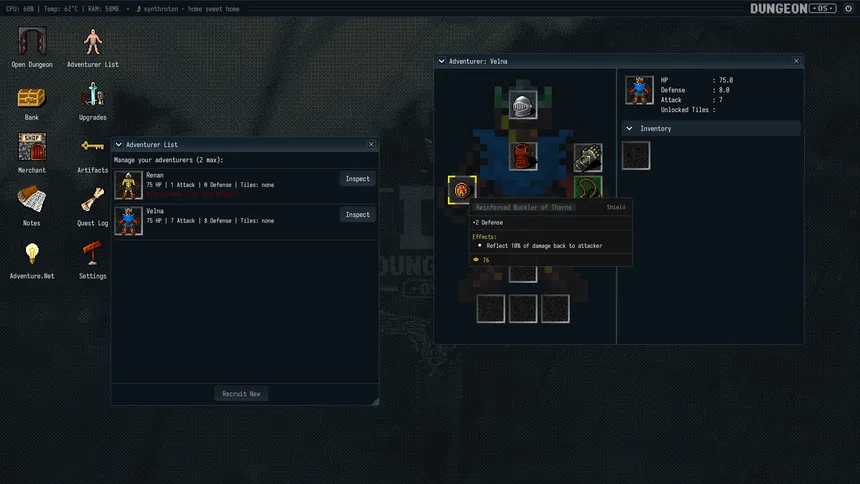
Task: Close the Adventurer: Velna window
Action: [x=797, y=61]
